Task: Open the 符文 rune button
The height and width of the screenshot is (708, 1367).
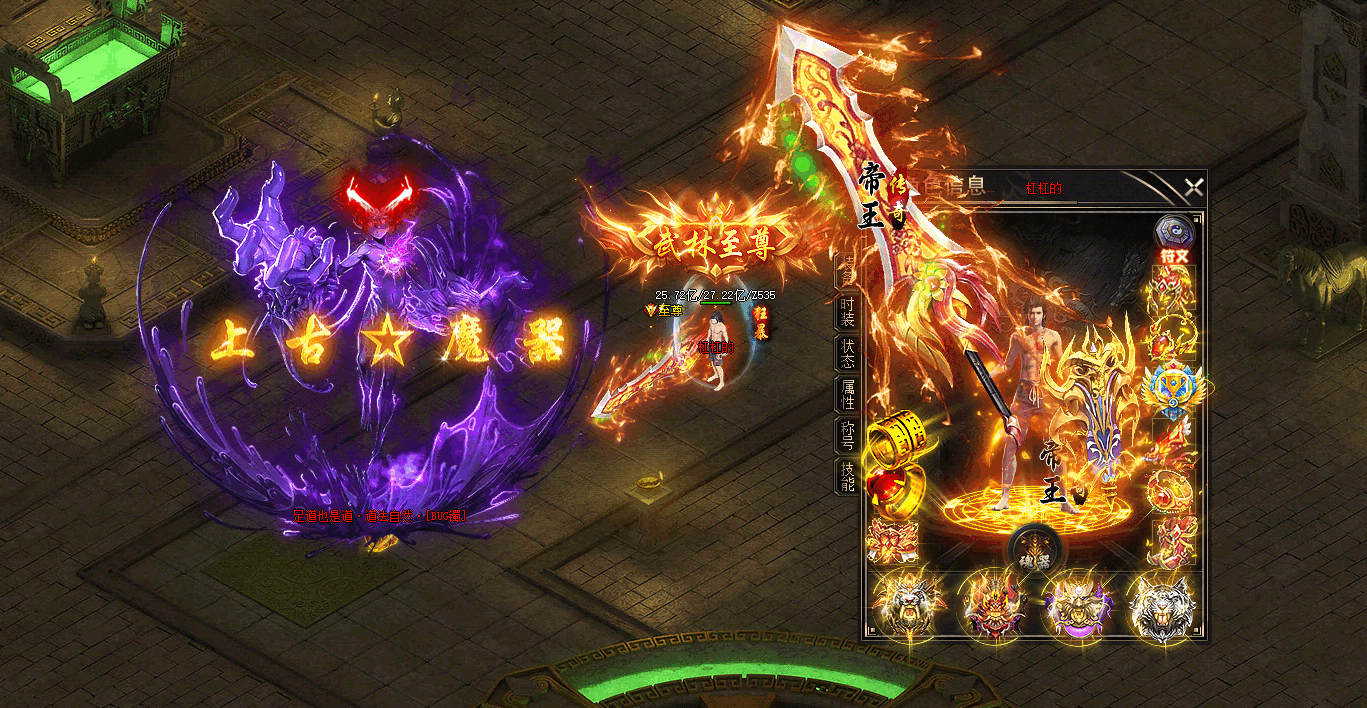Action: click(1174, 240)
